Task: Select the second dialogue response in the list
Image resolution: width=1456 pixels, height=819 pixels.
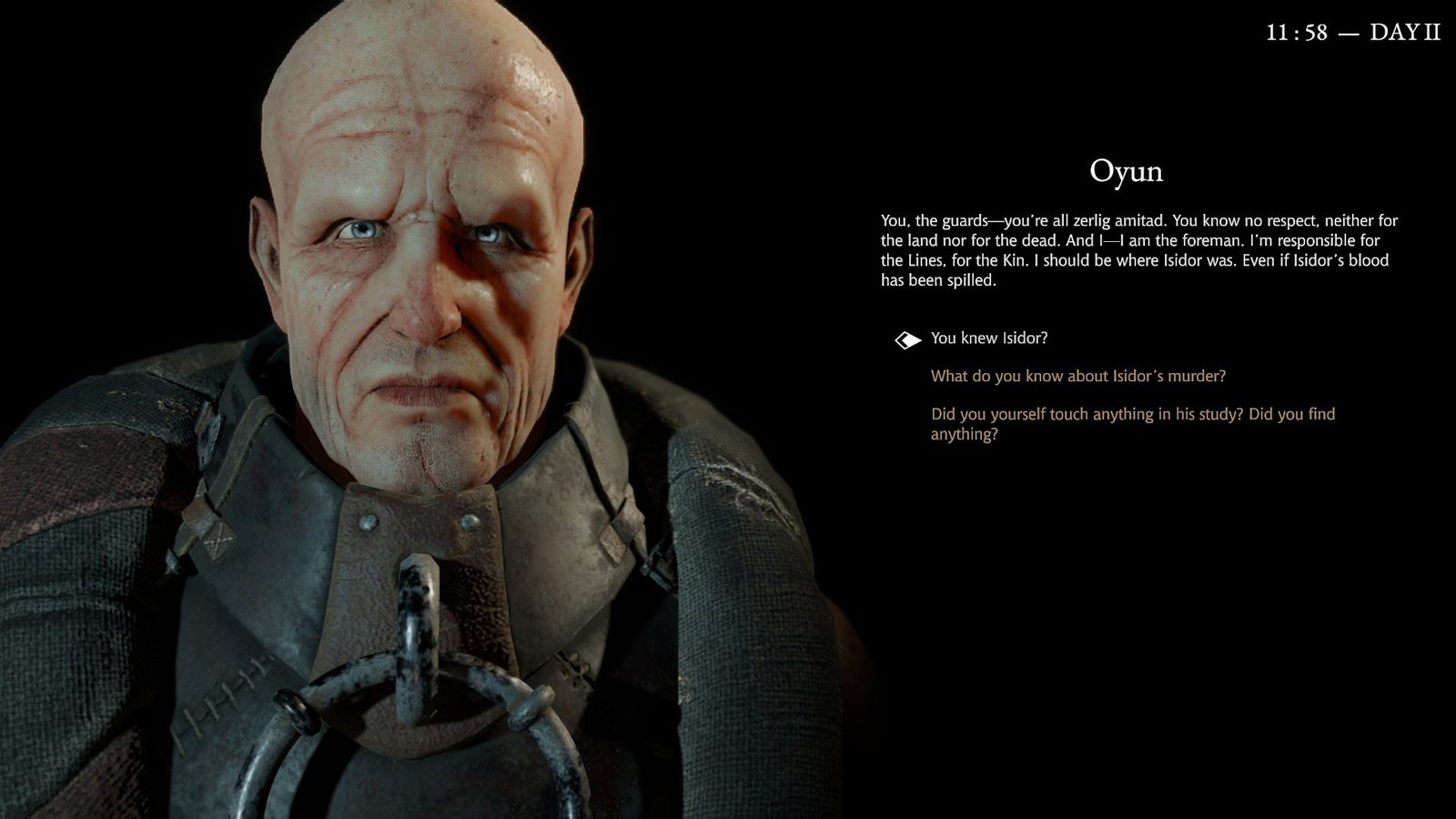Action: point(1077,373)
